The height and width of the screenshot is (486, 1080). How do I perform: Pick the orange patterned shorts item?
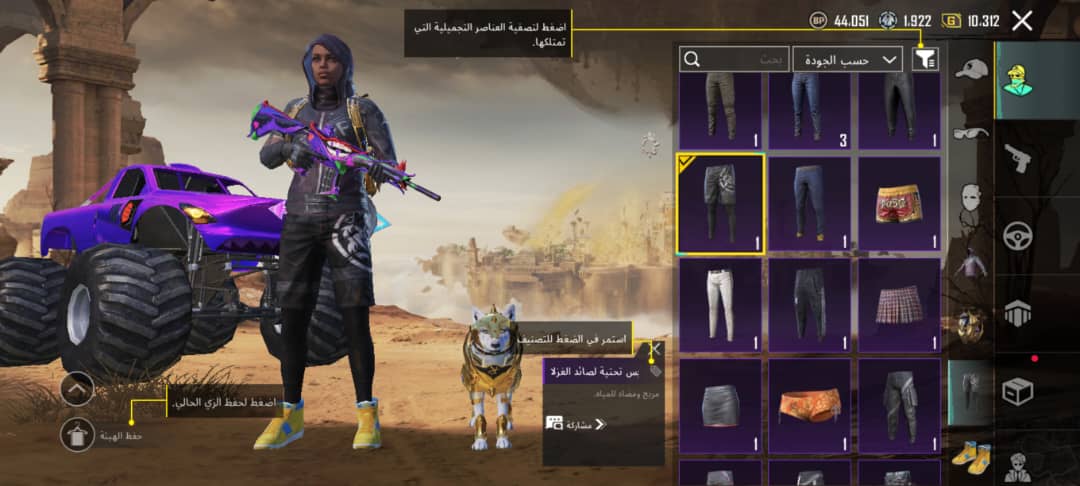point(809,406)
